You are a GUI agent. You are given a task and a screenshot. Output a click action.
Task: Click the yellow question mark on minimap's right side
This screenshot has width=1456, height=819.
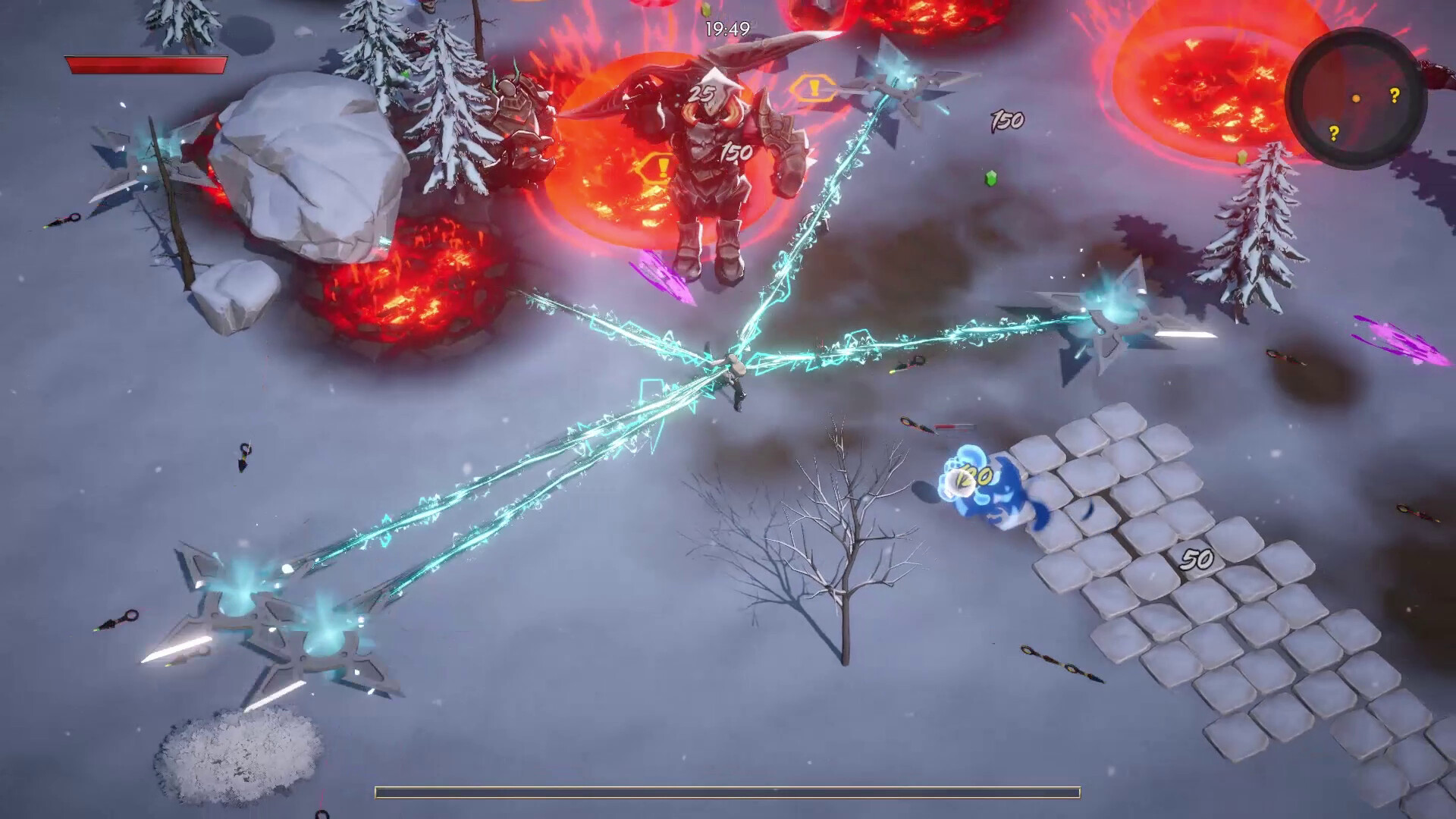coord(1395,96)
